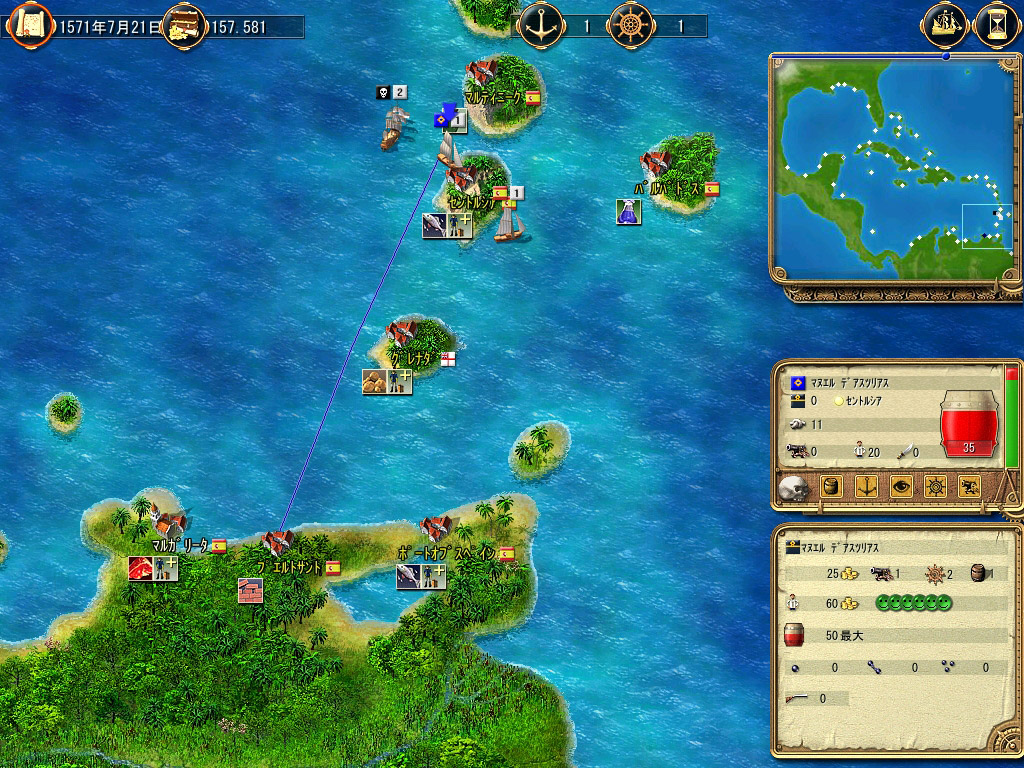Select the cannon action button
The width and height of the screenshot is (1024, 768).
(x=970, y=488)
